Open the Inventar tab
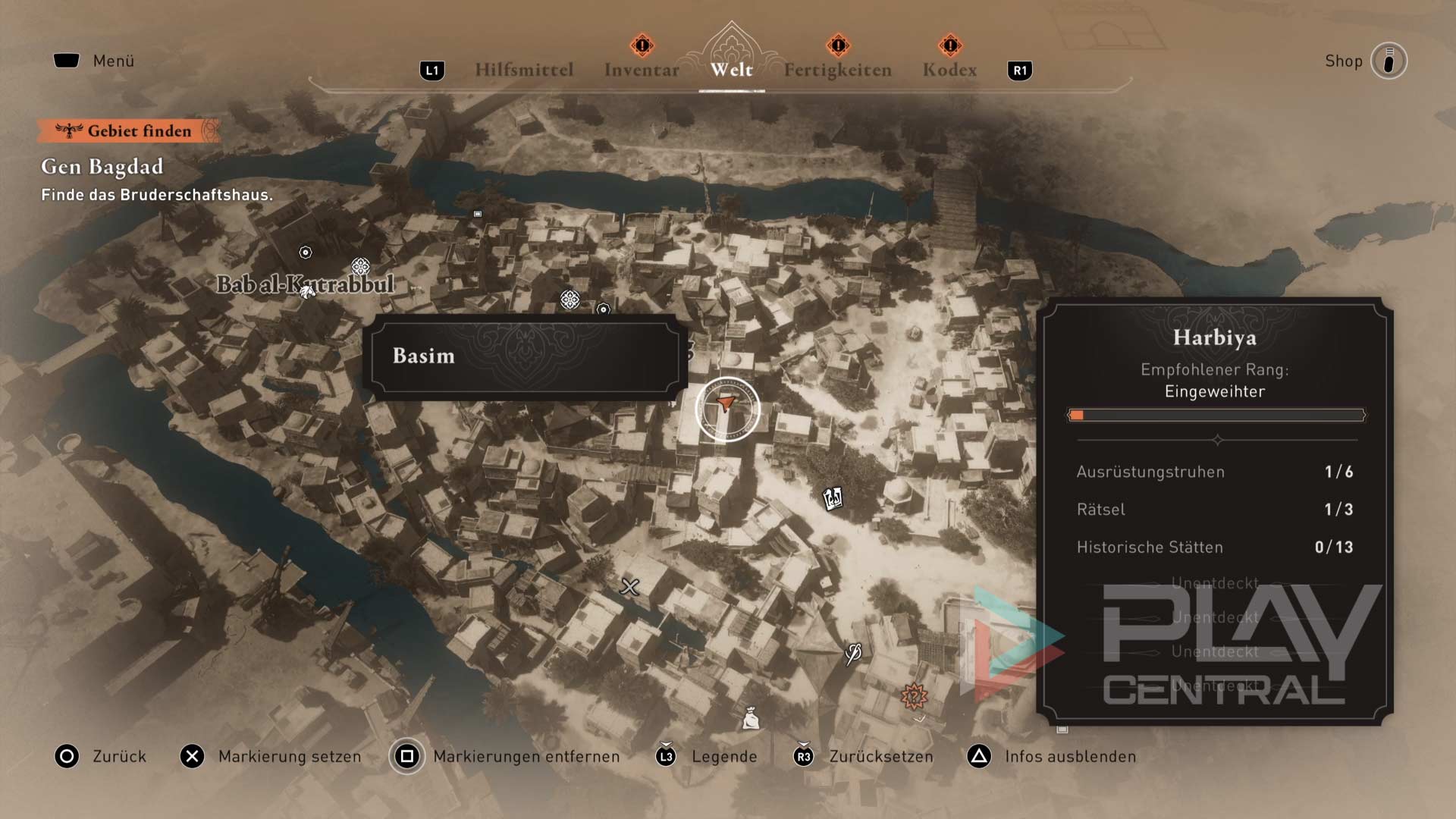The image size is (1456, 819). pyautogui.click(x=642, y=70)
